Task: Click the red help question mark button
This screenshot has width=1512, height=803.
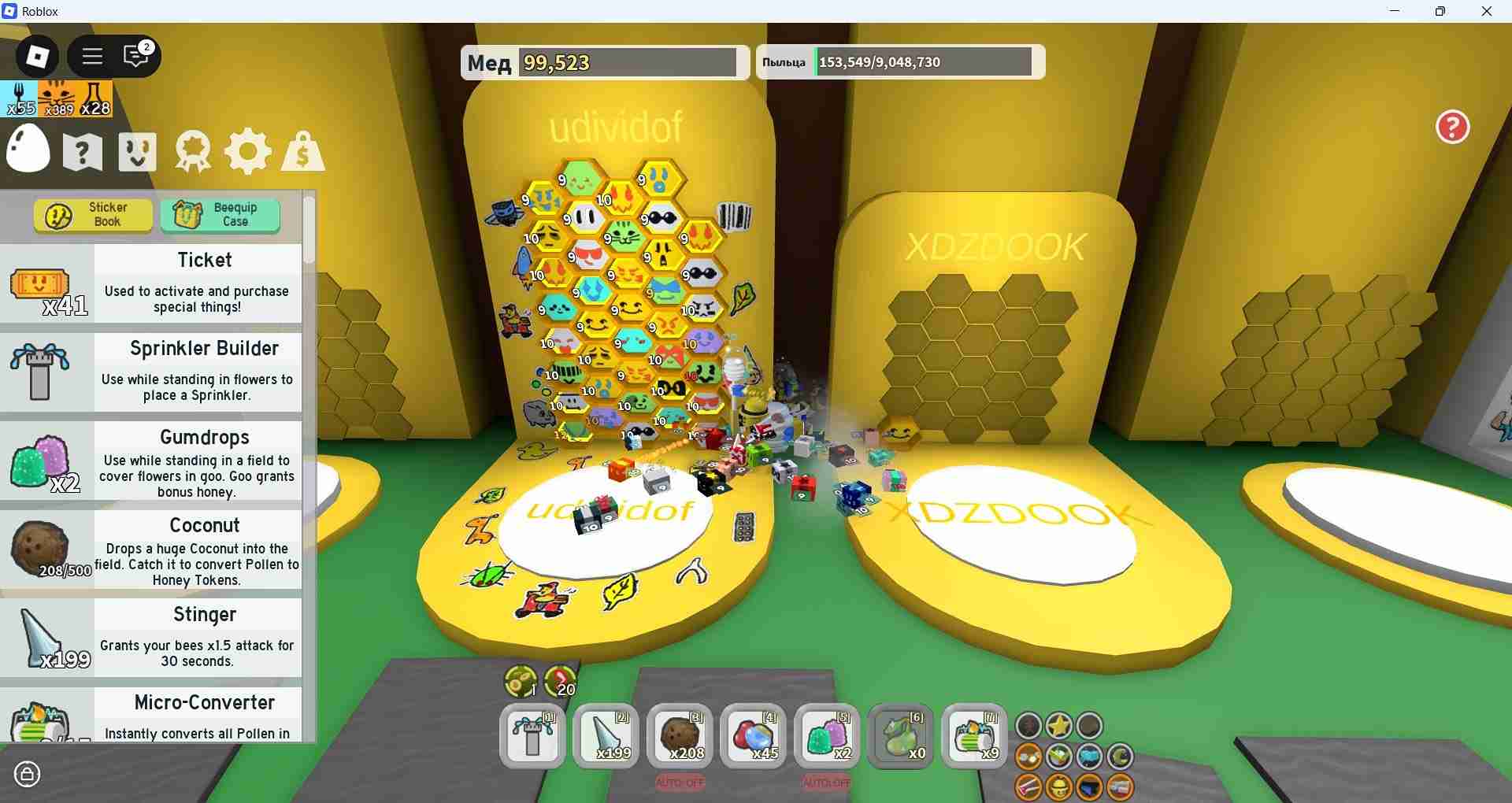Action: click(1451, 127)
